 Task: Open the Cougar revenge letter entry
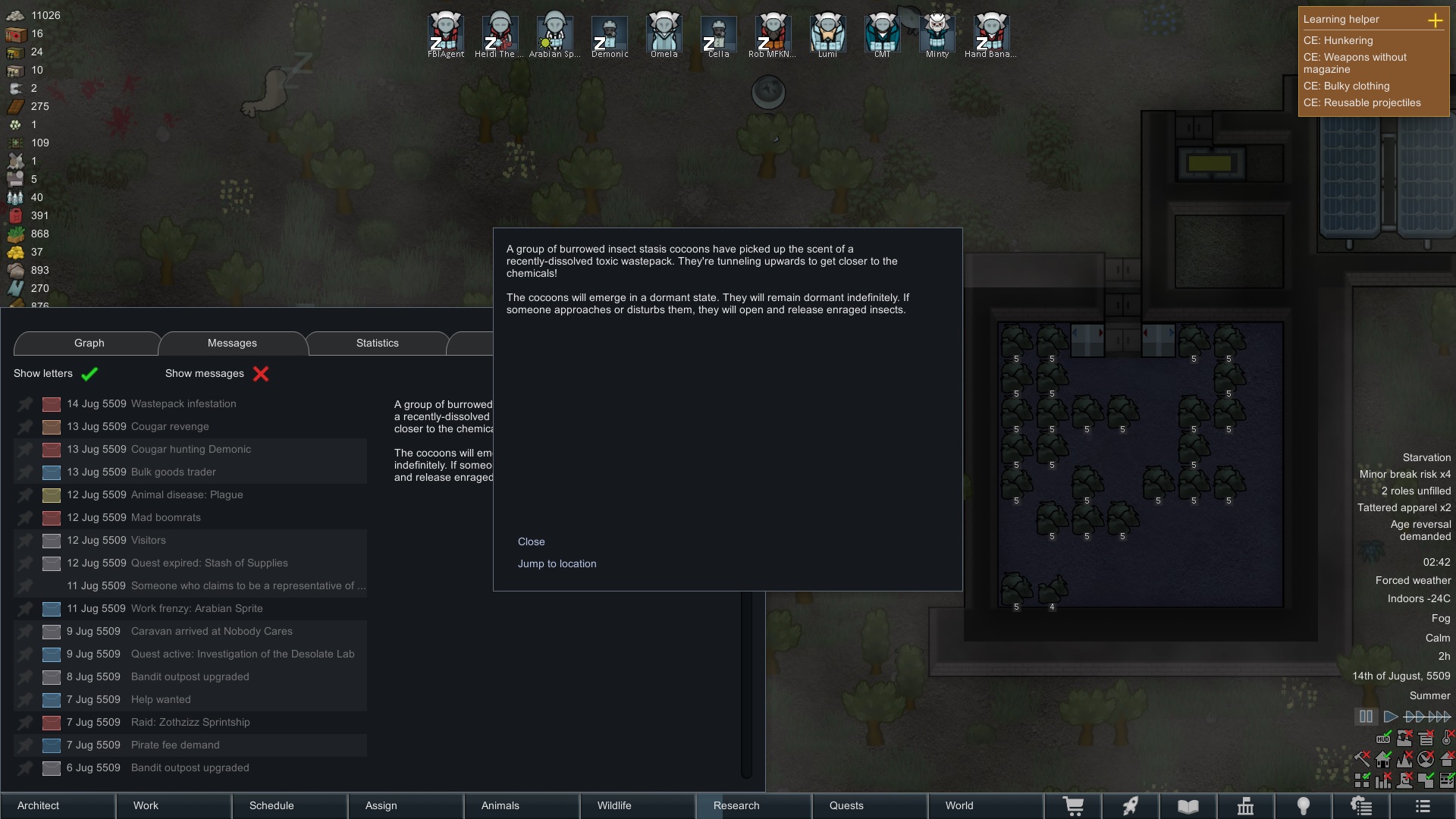click(x=169, y=426)
